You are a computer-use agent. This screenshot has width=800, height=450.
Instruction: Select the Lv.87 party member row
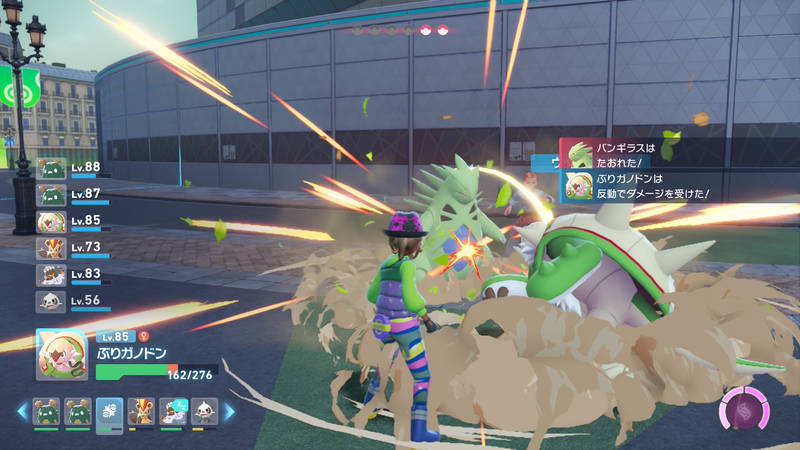tap(73, 194)
